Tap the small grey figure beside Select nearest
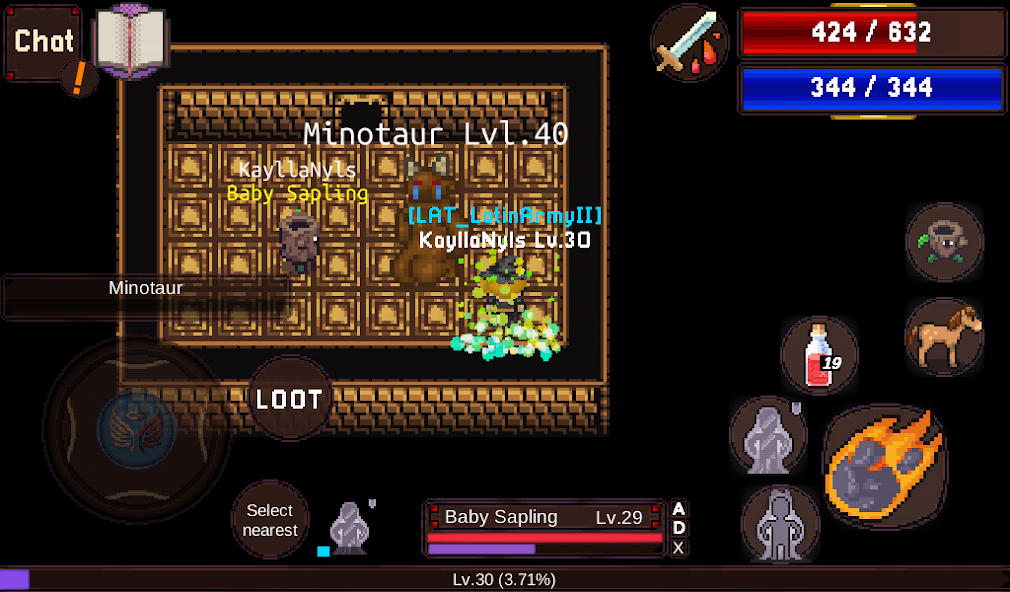Viewport: 1010px width, 592px height. (x=352, y=525)
